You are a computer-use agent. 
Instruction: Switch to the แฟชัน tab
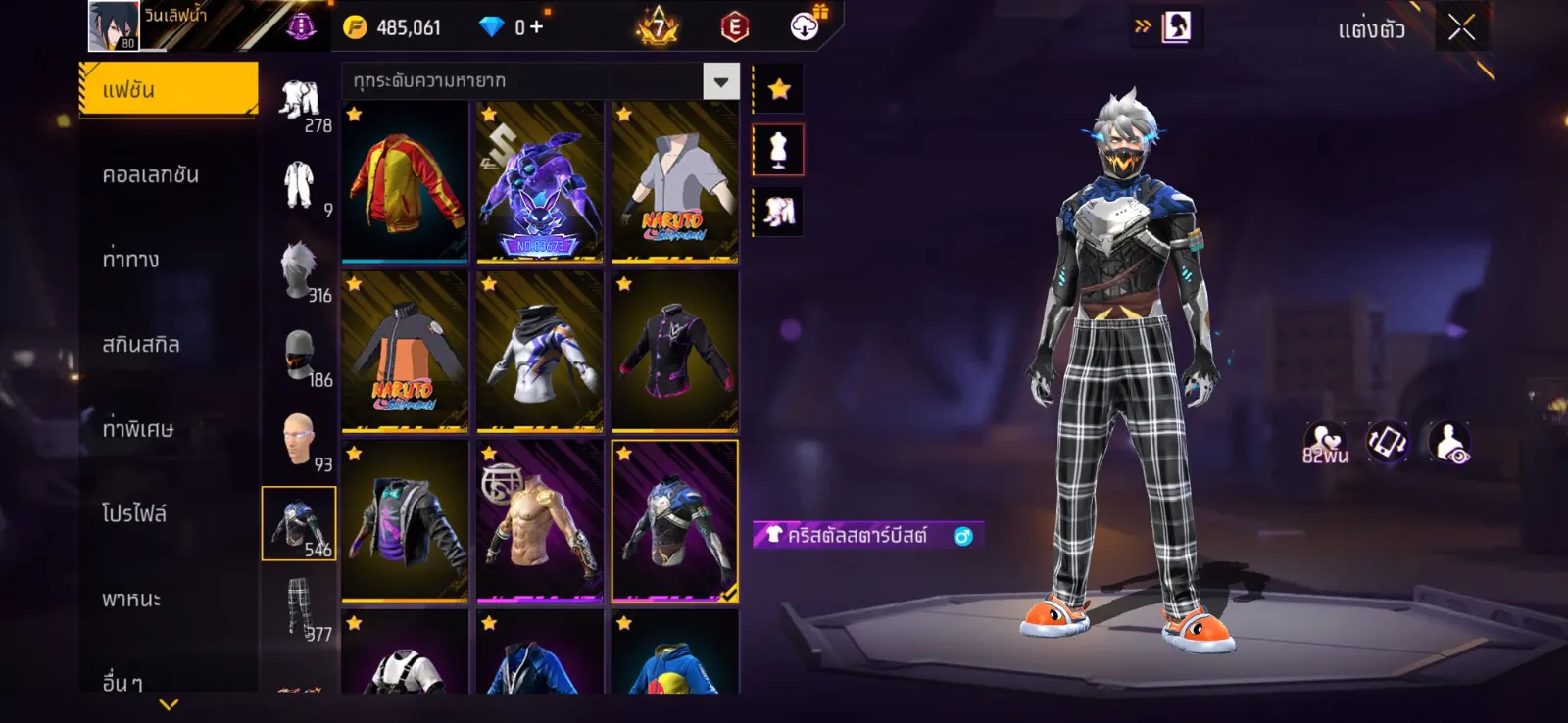(169, 90)
